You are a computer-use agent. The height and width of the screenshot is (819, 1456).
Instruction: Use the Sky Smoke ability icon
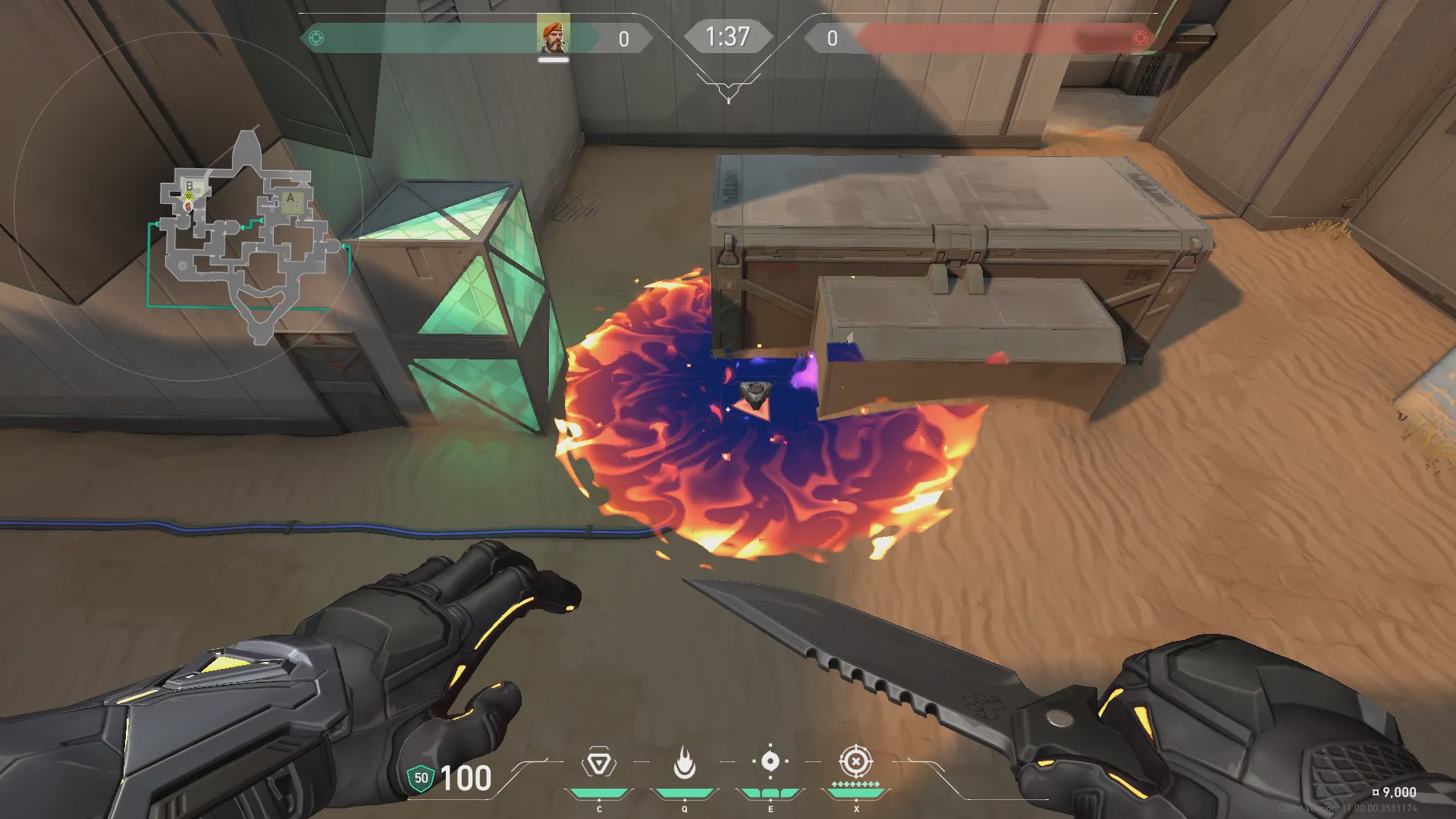[770, 761]
